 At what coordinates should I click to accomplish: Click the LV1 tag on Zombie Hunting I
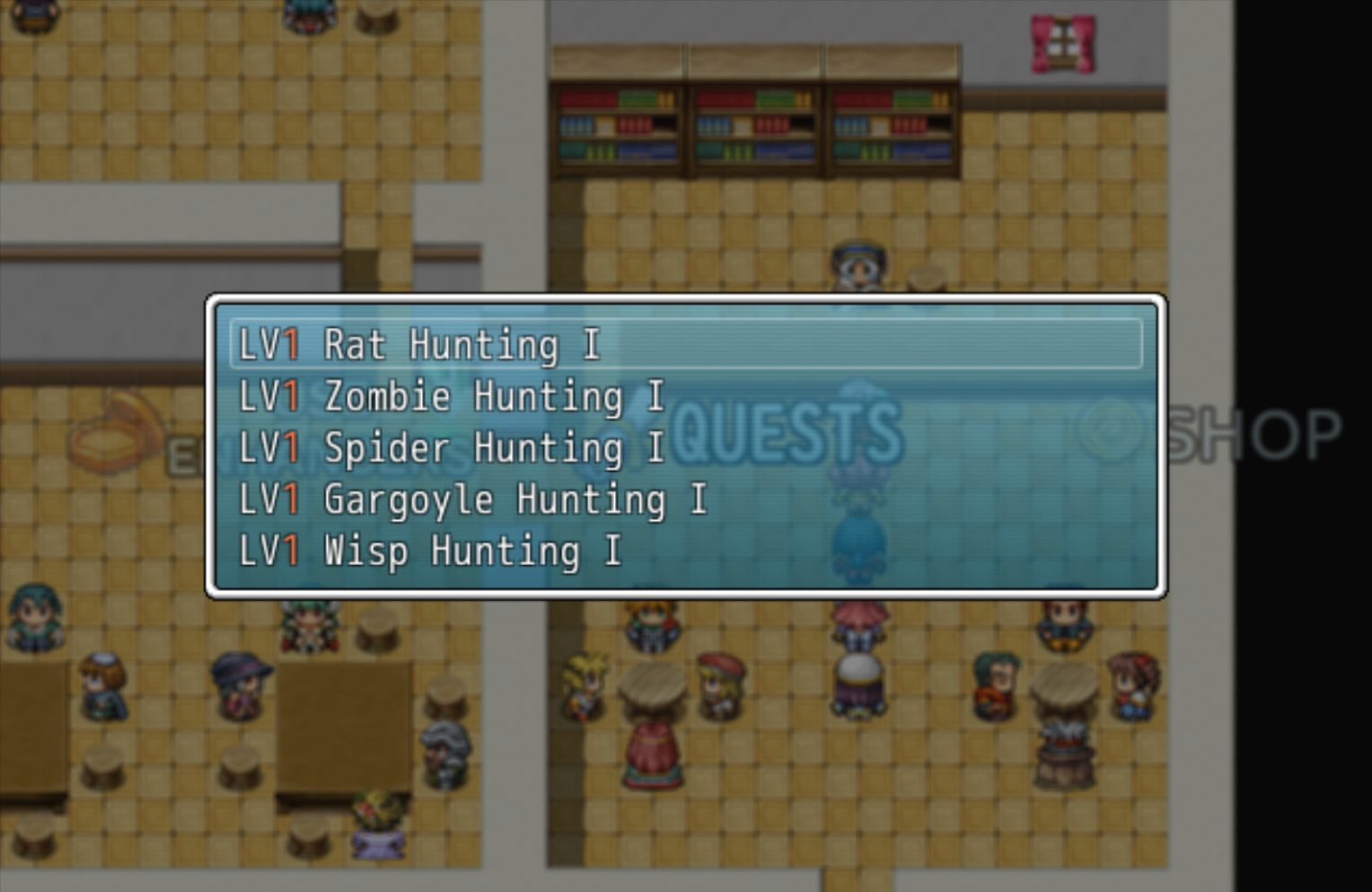pyautogui.click(x=269, y=396)
